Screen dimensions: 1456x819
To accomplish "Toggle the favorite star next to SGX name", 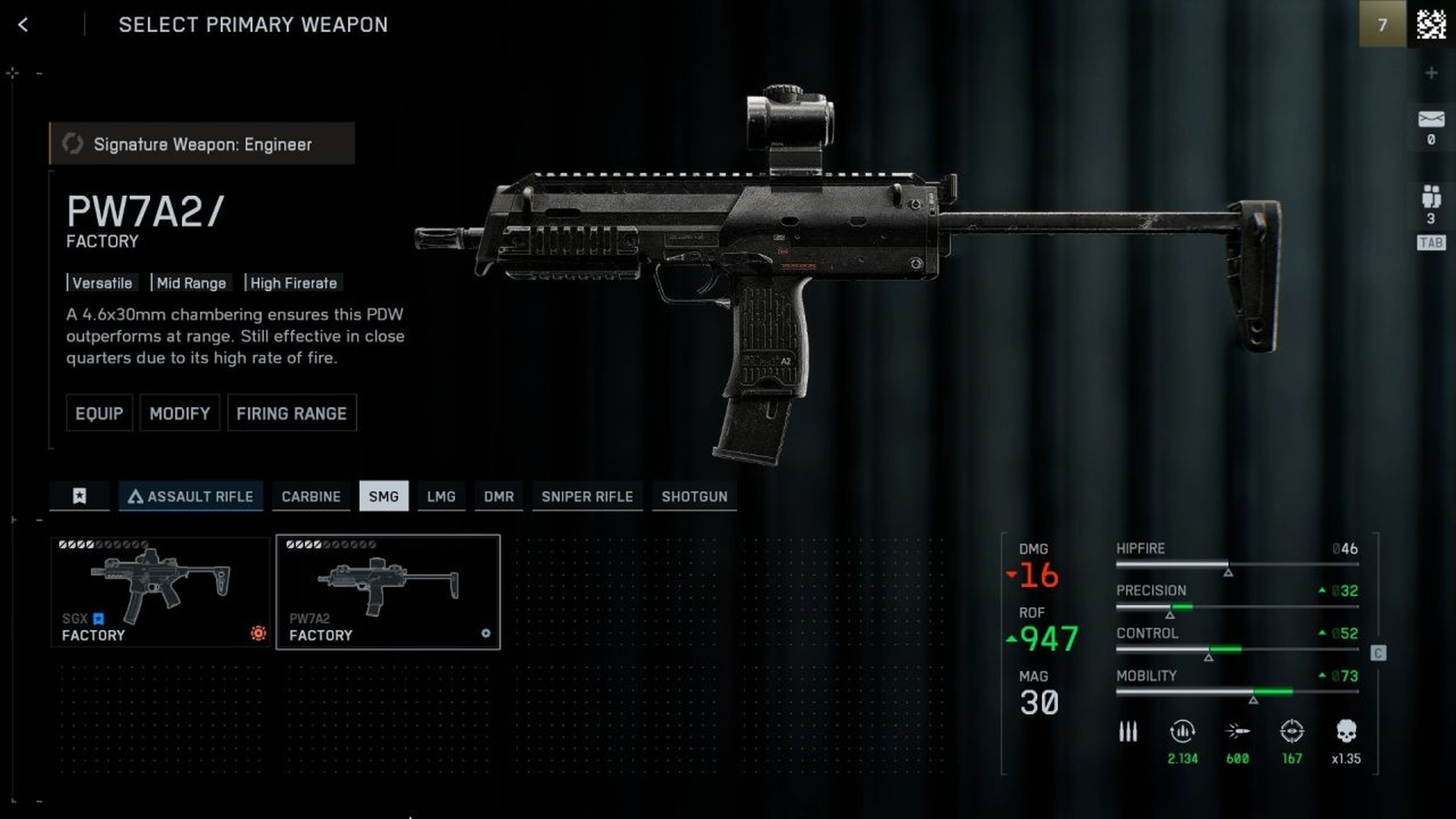I will click(x=99, y=619).
